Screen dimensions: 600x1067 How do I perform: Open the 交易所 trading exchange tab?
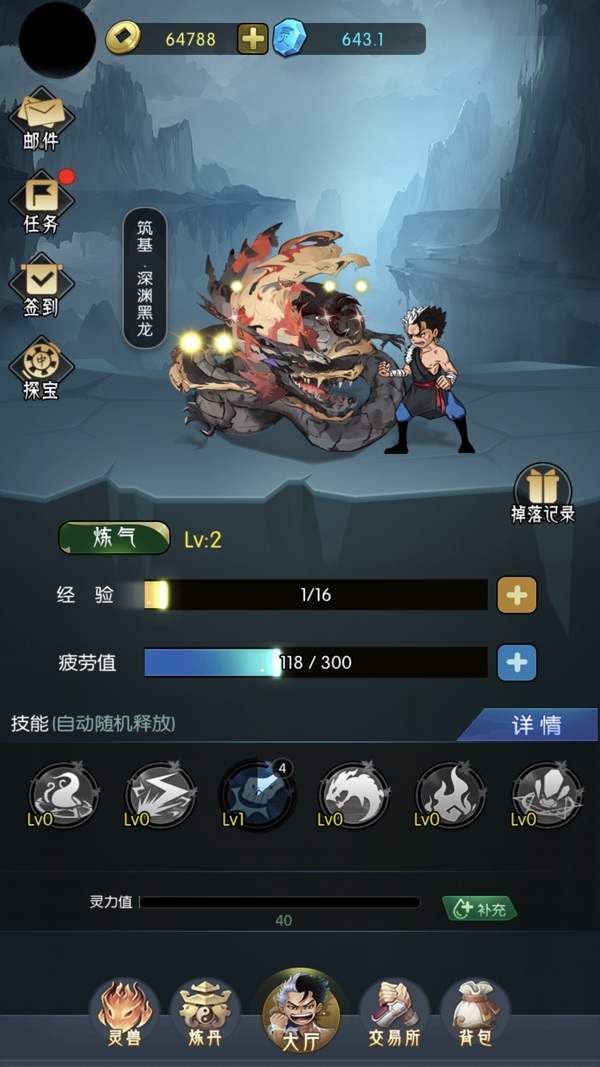394,1011
